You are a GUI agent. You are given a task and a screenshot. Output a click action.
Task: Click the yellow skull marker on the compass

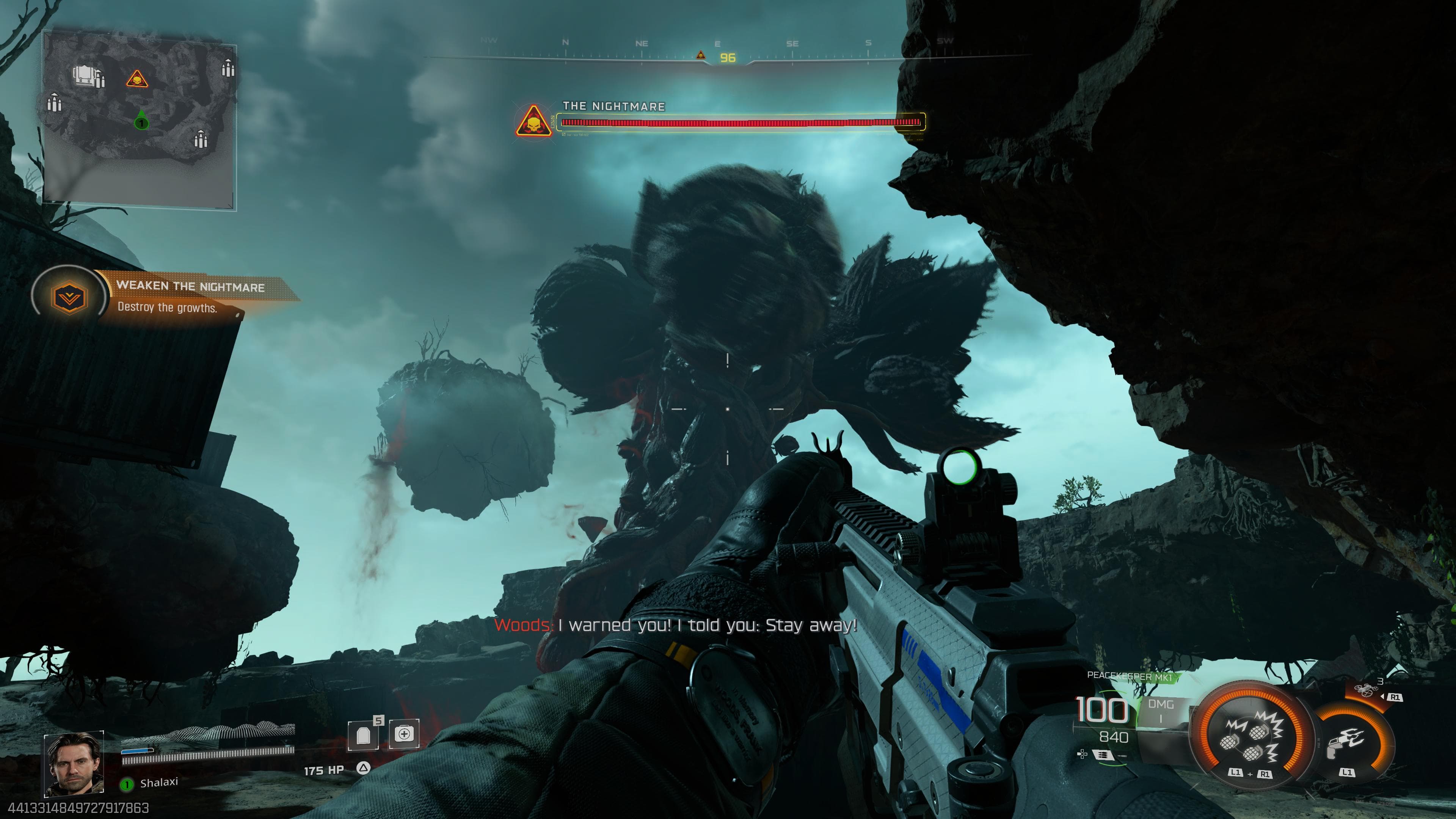tap(701, 55)
